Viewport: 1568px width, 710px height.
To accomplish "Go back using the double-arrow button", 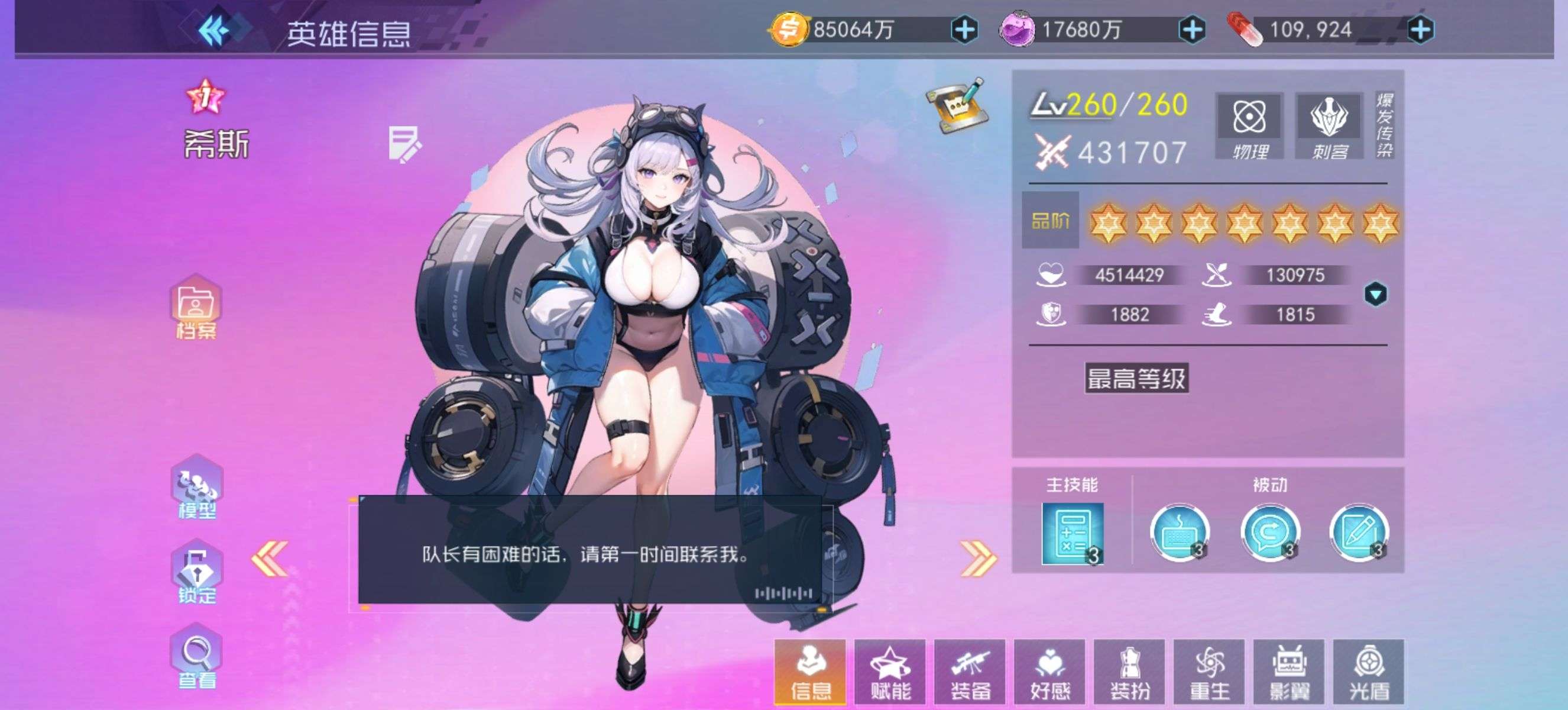I will [x=214, y=30].
